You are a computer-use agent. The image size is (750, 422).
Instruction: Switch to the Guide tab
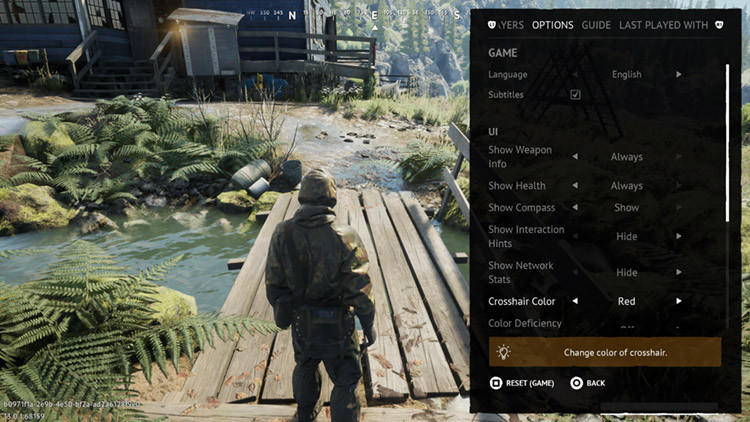coord(596,25)
